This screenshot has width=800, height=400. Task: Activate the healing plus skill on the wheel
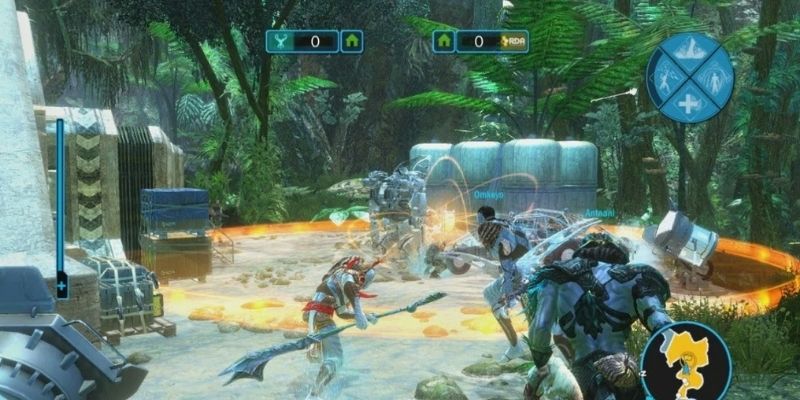pyautogui.click(x=689, y=103)
